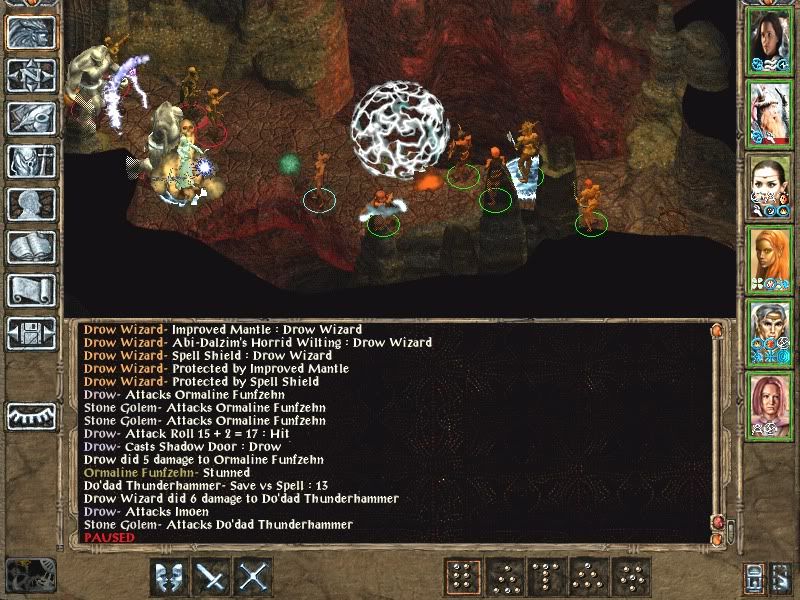
Task: Open game options via the floppy disk button
Action: tap(30, 333)
